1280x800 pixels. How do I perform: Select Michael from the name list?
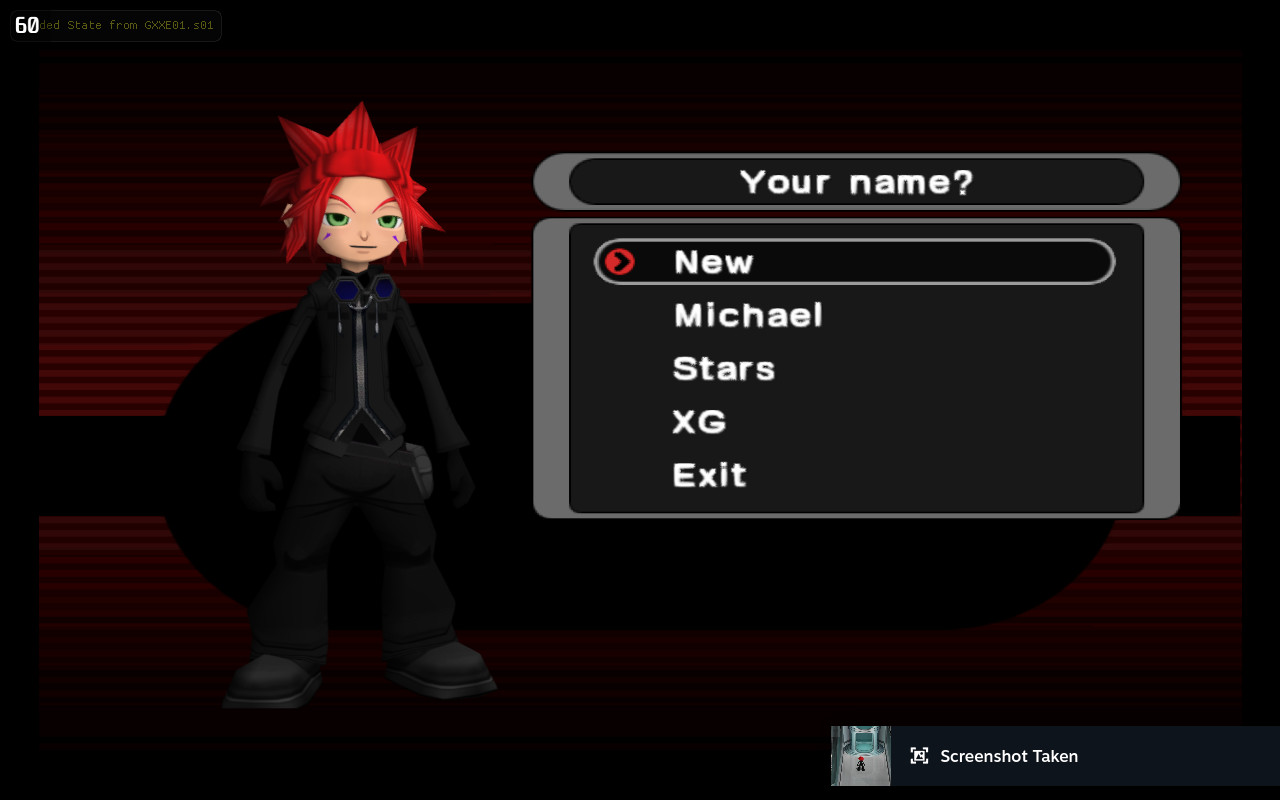point(748,315)
